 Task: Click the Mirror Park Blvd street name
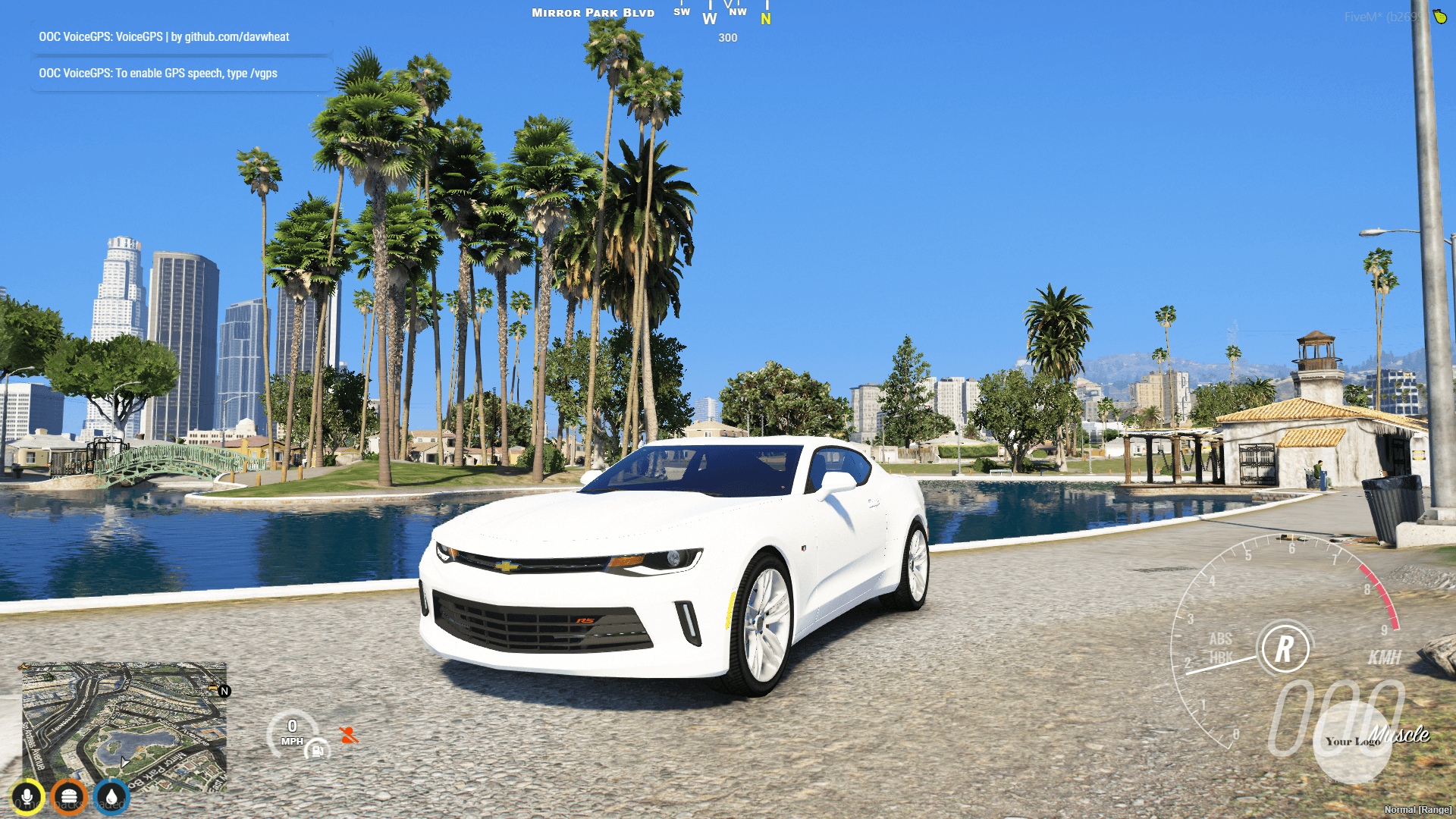pos(593,12)
